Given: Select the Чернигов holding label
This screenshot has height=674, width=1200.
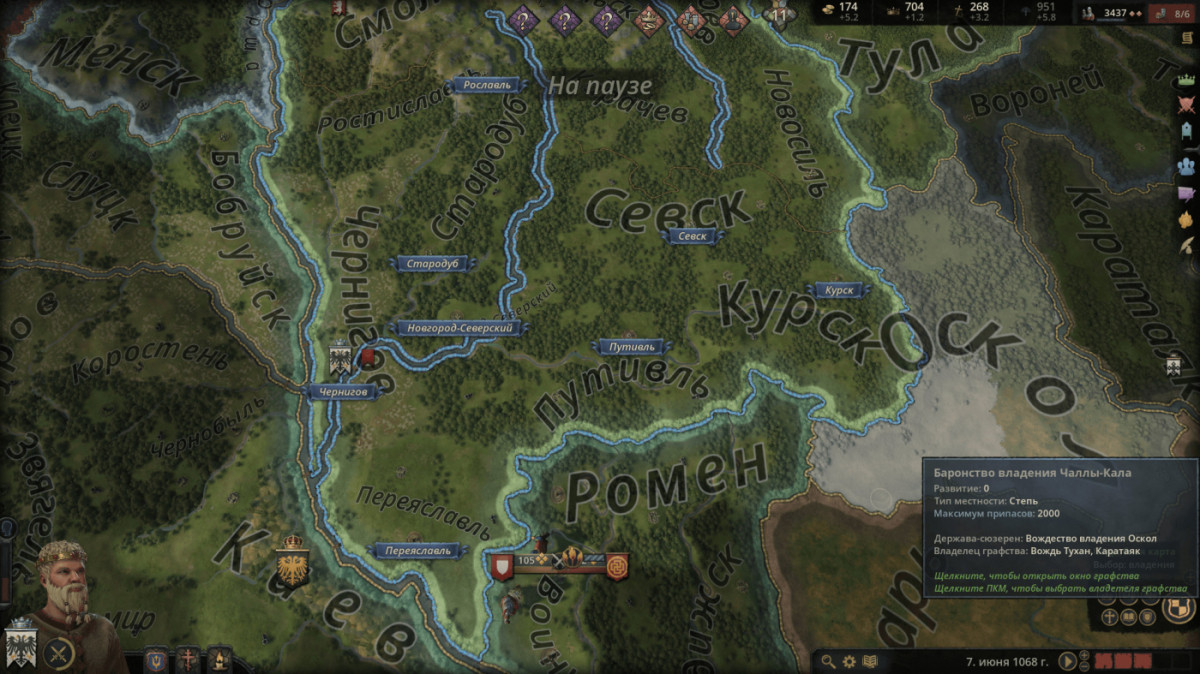Looking at the screenshot, I should click(x=343, y=392).
